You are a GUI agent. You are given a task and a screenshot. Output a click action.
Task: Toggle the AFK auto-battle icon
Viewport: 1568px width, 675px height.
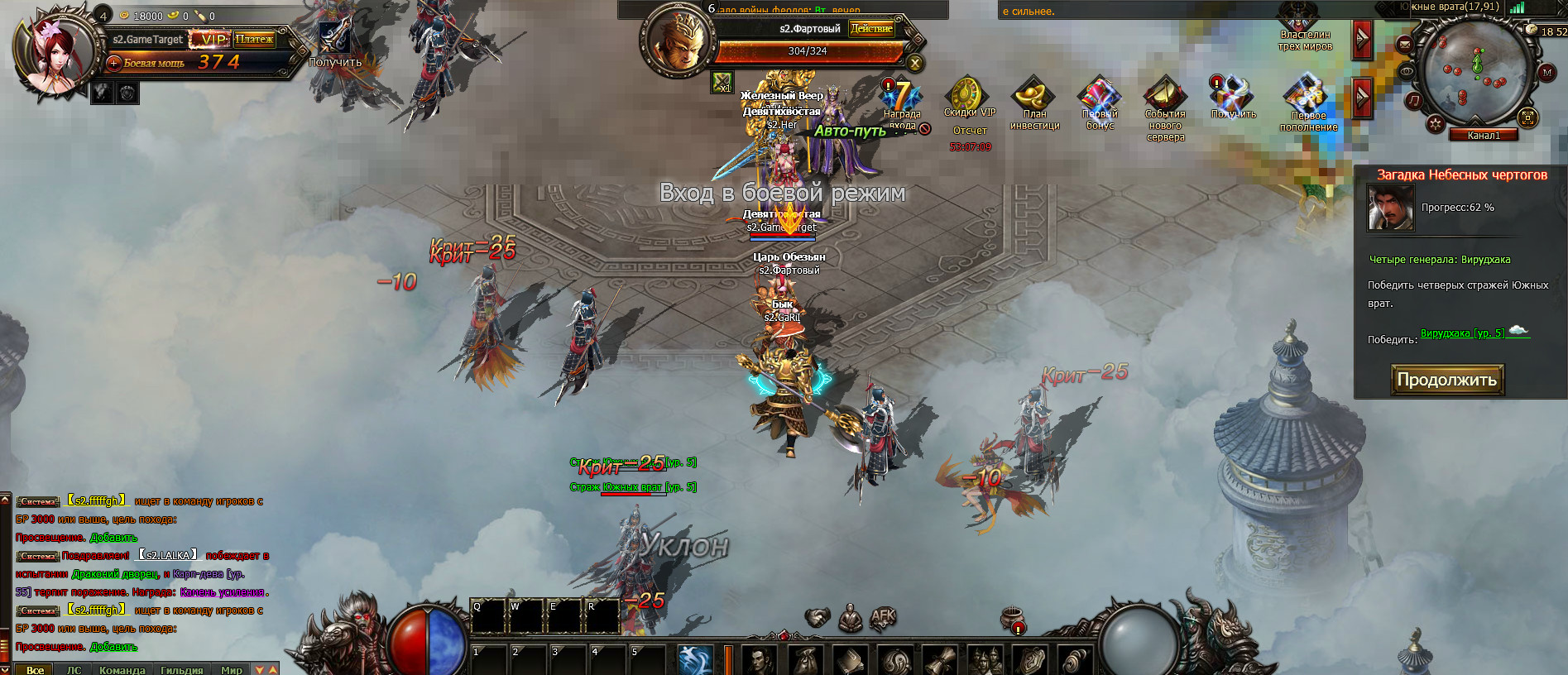pyautogui.click(x=883, y=617)
